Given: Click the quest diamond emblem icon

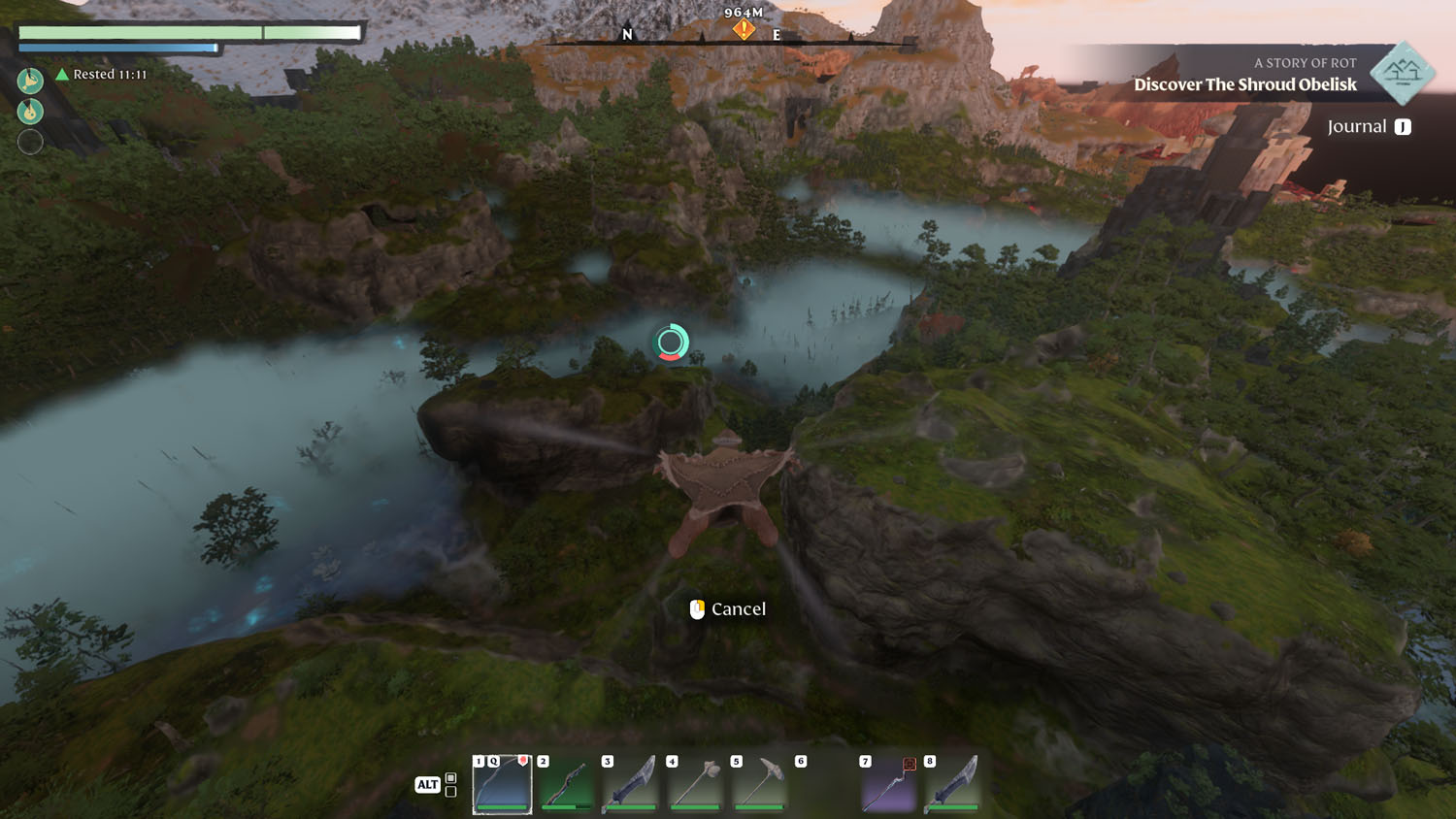Looking at the screenshot, I should coord(1403,73).
